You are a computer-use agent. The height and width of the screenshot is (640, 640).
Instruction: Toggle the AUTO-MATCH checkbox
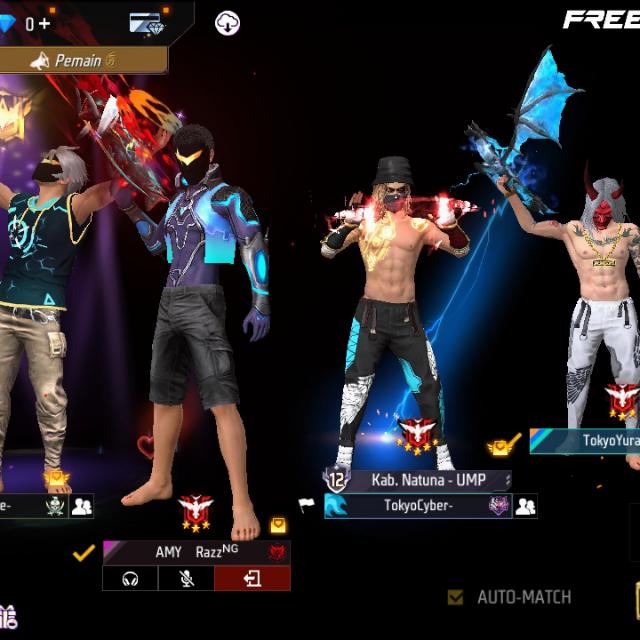456,598
